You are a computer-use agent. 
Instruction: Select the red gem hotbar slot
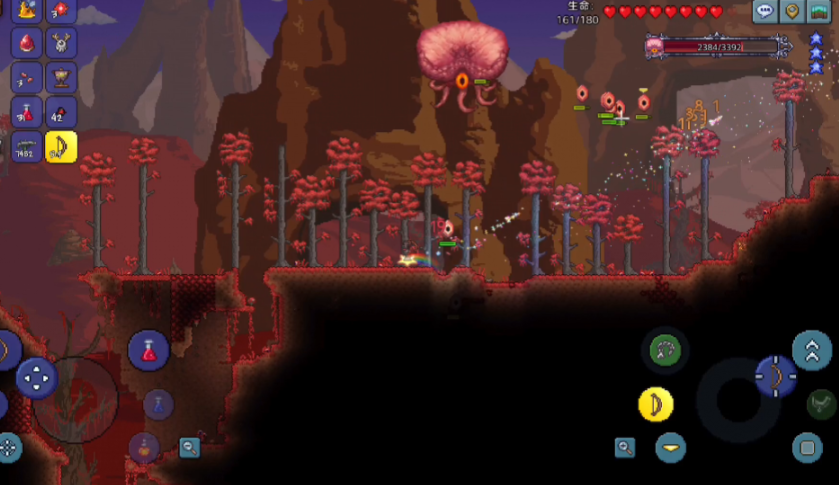pyautogui.click(x=61, y=10)
